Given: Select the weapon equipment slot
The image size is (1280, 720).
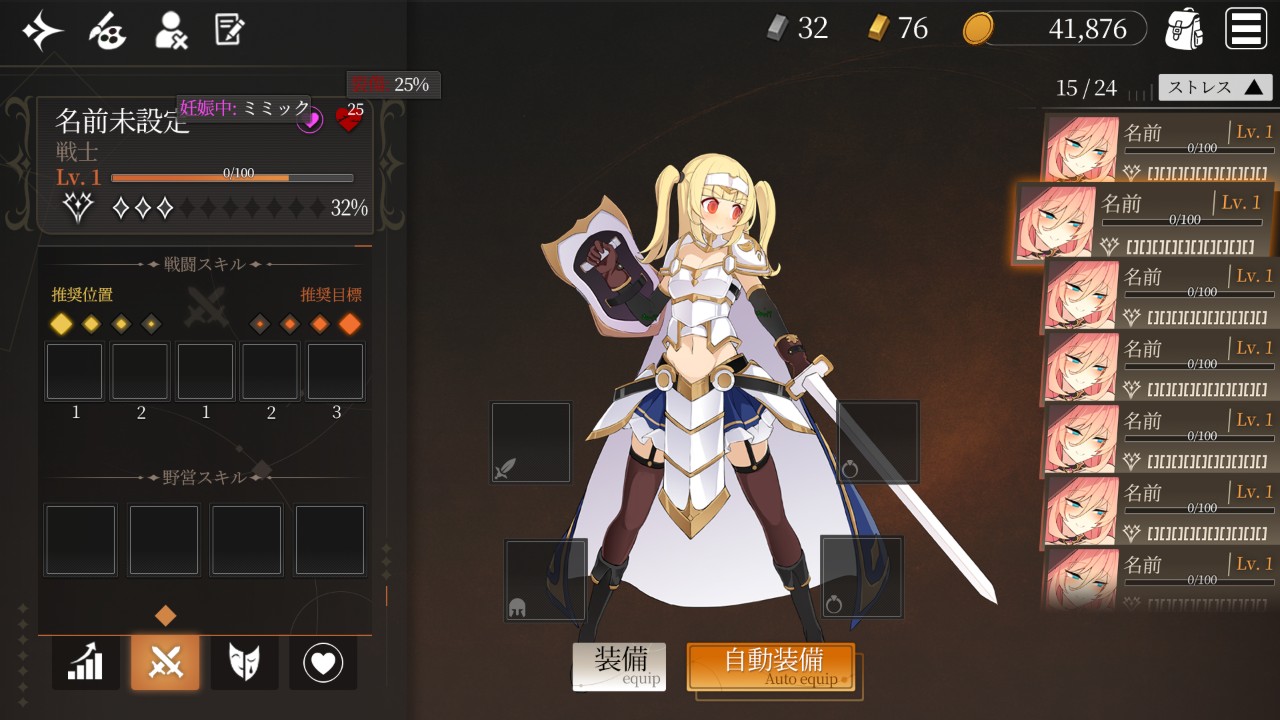Looking at the screenshot, I should click(x=531, y=443).
